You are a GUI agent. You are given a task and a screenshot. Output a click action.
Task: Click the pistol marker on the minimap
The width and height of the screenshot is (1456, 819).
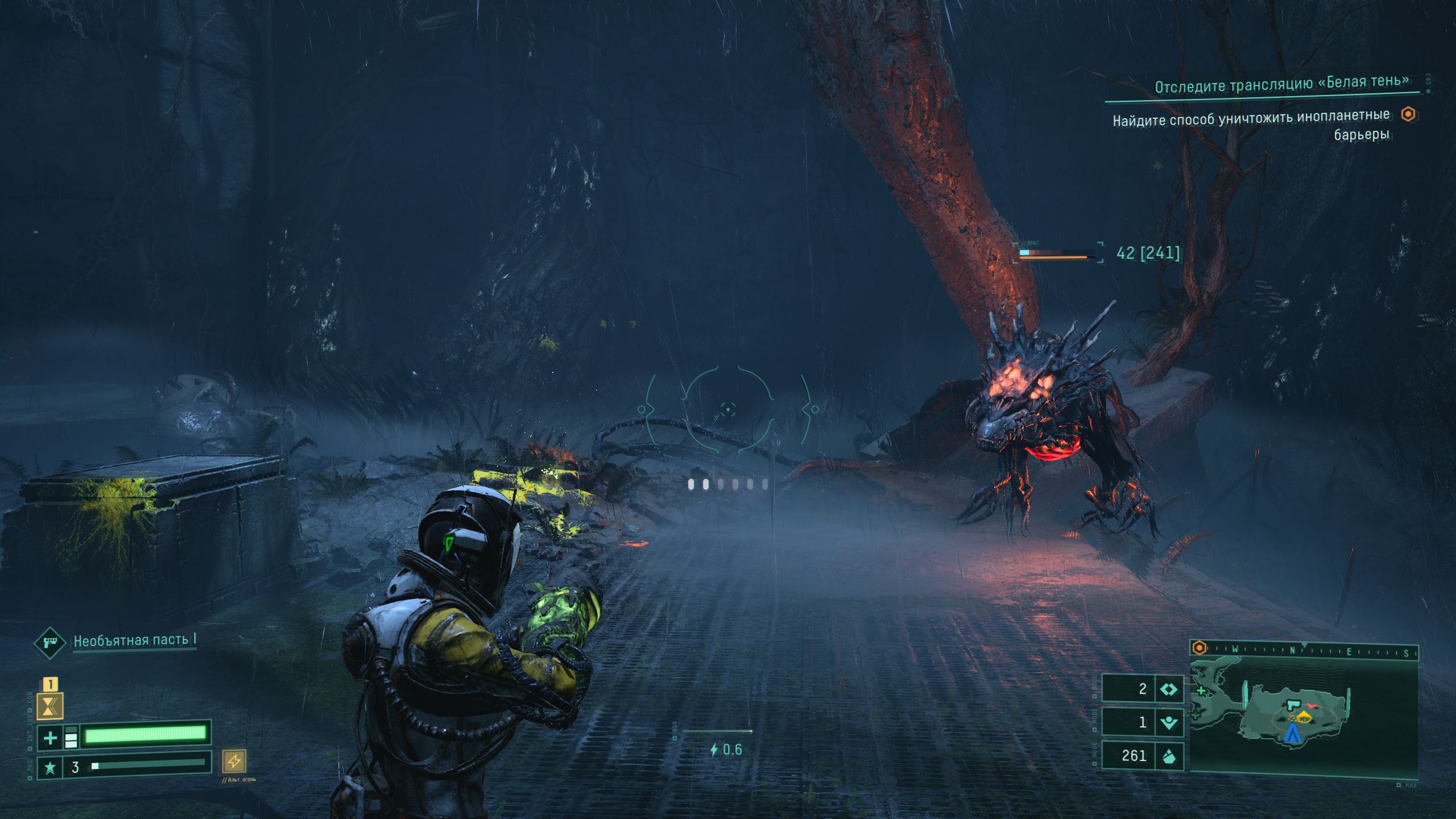point(1294,705)
